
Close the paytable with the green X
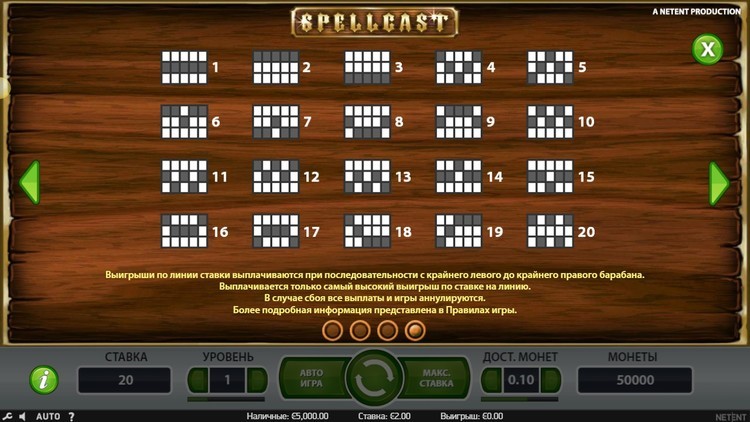pos(707,48)
